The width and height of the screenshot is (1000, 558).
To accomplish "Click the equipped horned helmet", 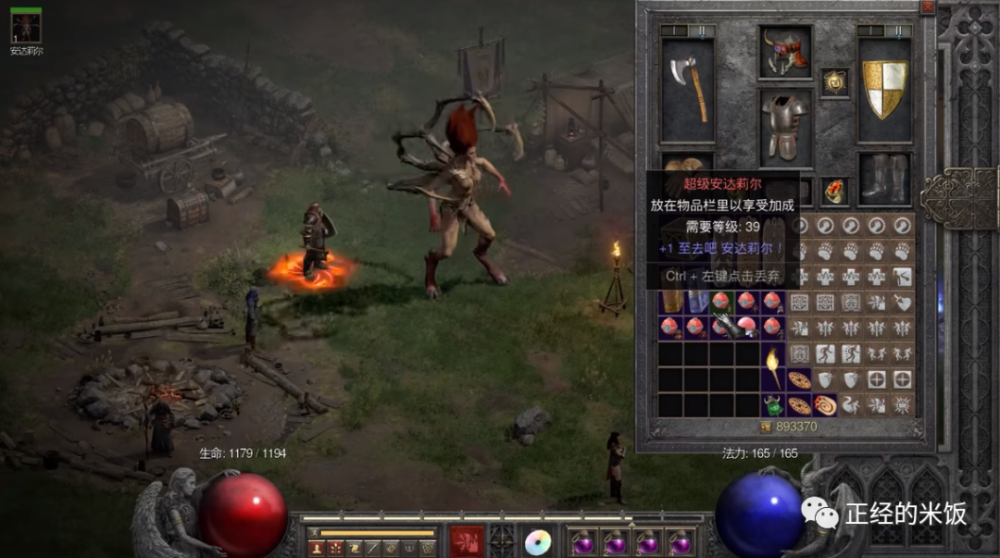I will pyautogui.click(x=785, y=52).
